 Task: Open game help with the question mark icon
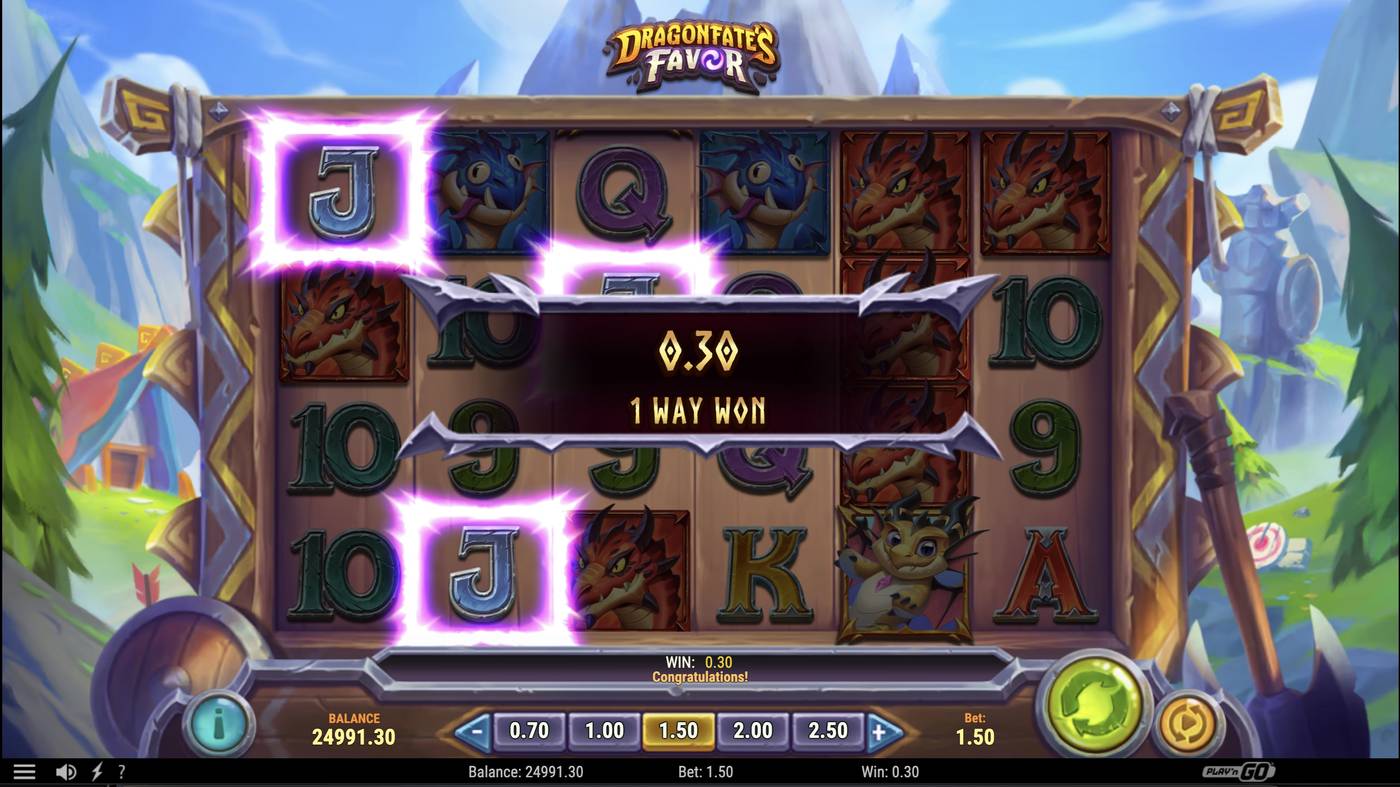(x=122, y=771)
